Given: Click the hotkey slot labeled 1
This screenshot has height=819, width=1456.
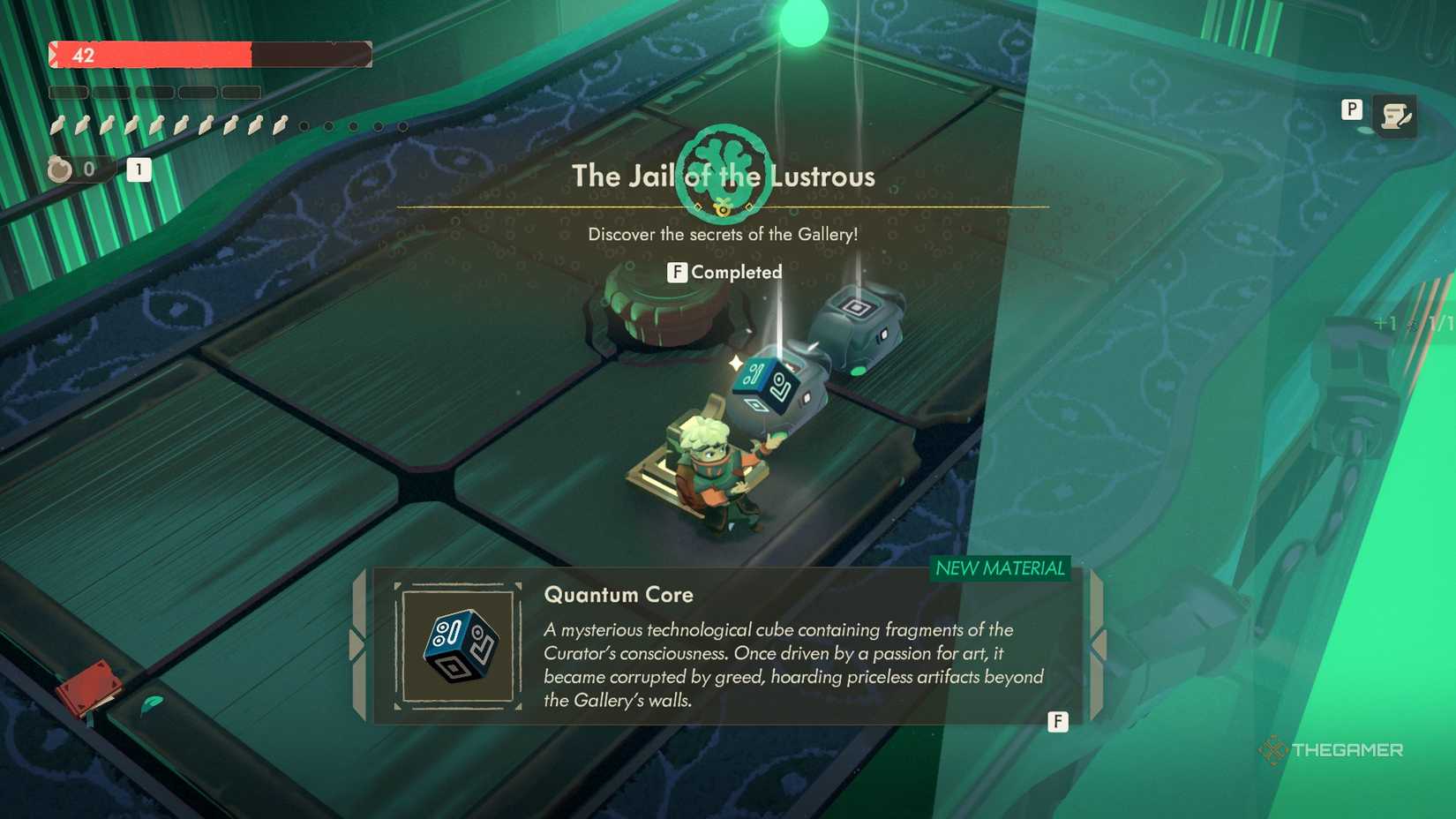Looking at the screenshot, I should tap(139, 169).
